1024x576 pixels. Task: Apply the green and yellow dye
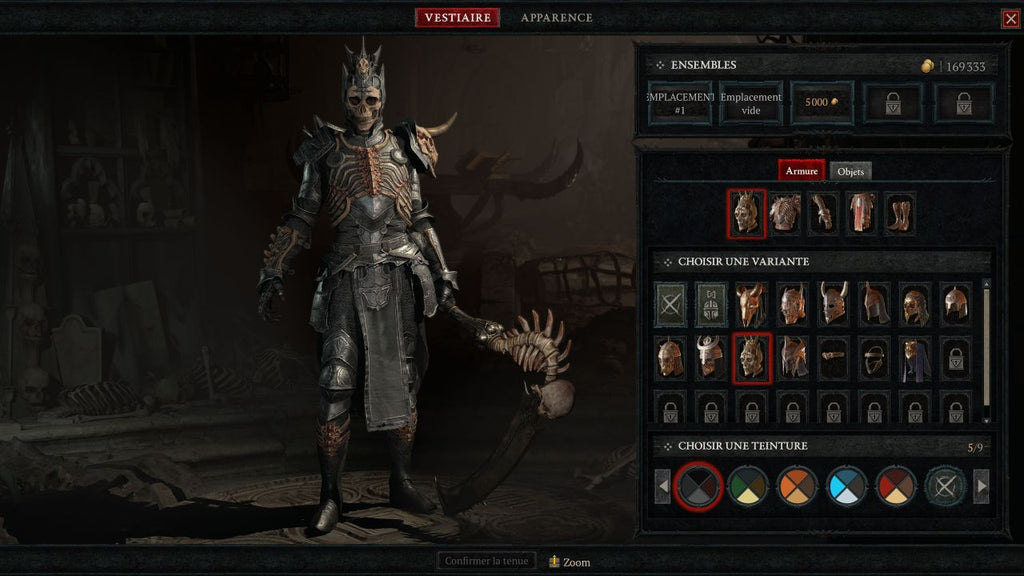[747, 487]
